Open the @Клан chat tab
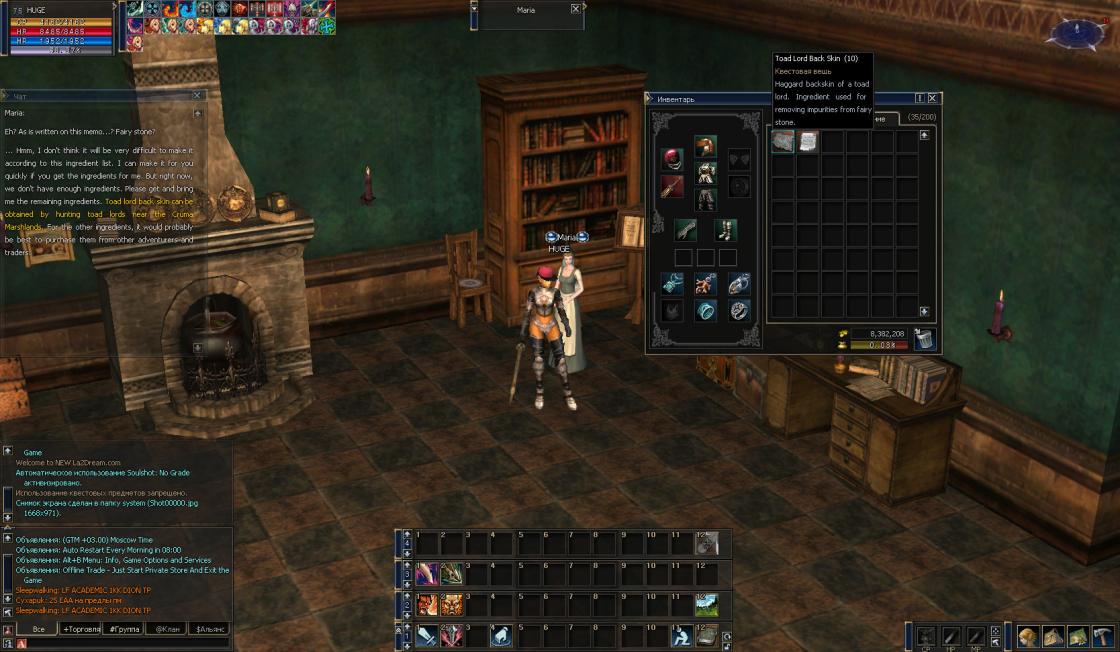This screenshot has width=1120, height=652. [165, 629]
